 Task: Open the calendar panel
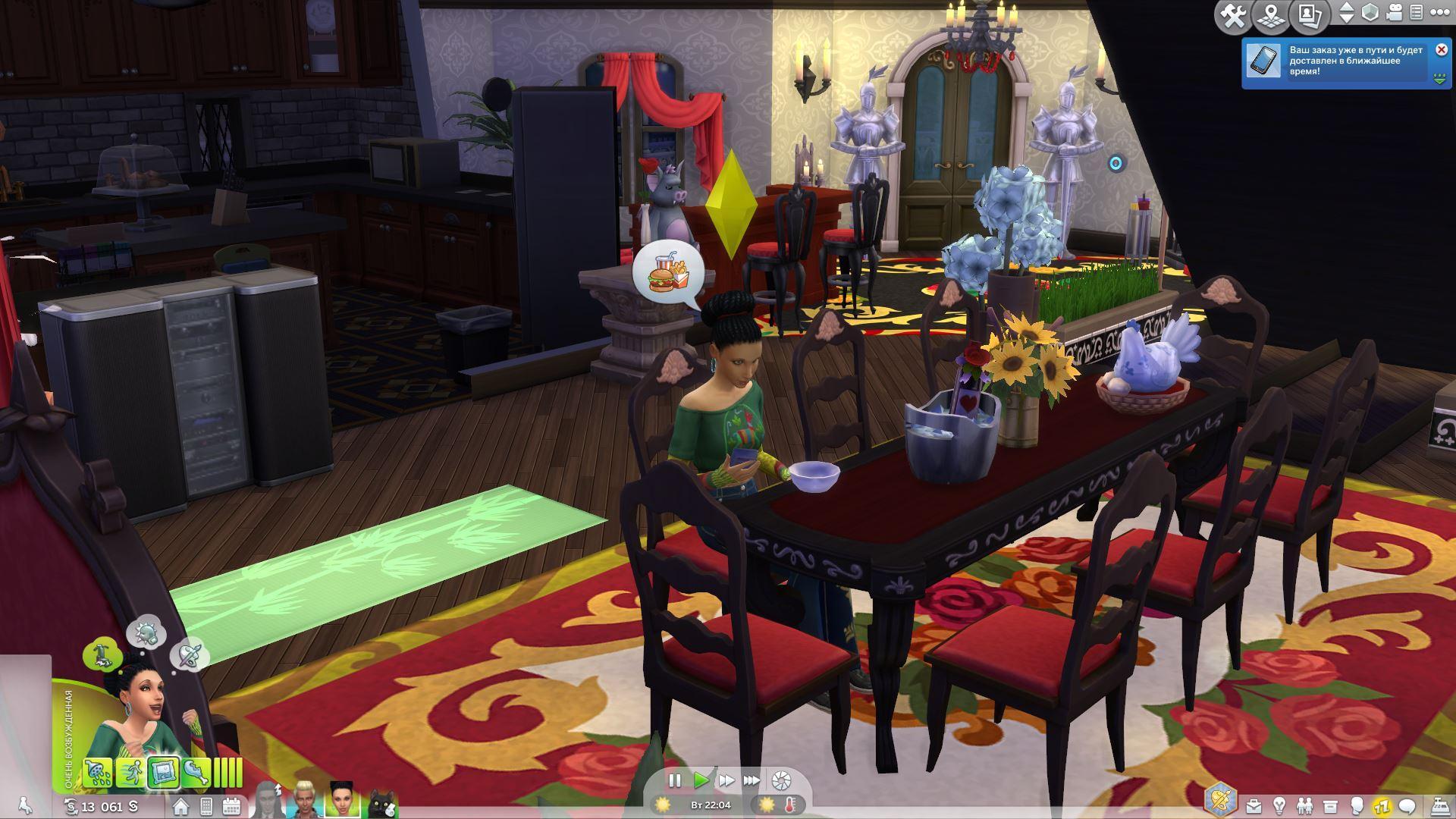[x=231, y=806]
